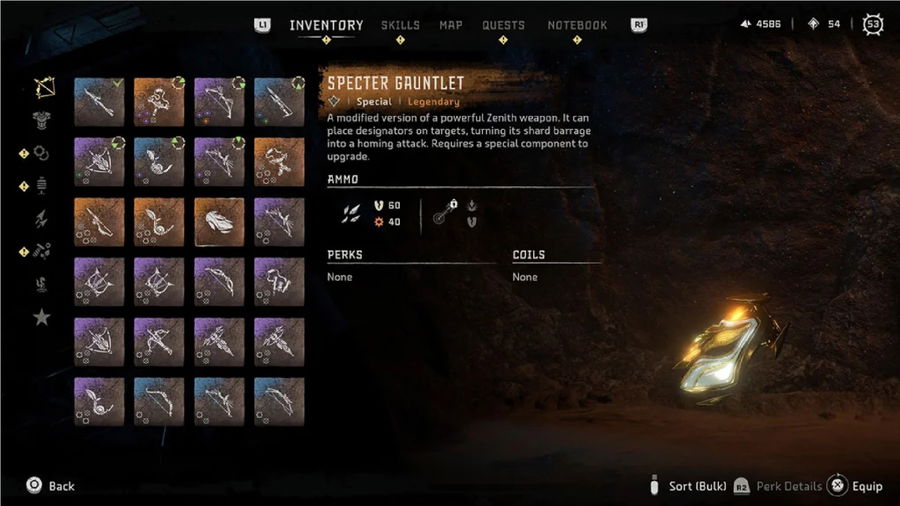
Task: Choose the bow weapons category icon
Action: (x=43, y=87)
